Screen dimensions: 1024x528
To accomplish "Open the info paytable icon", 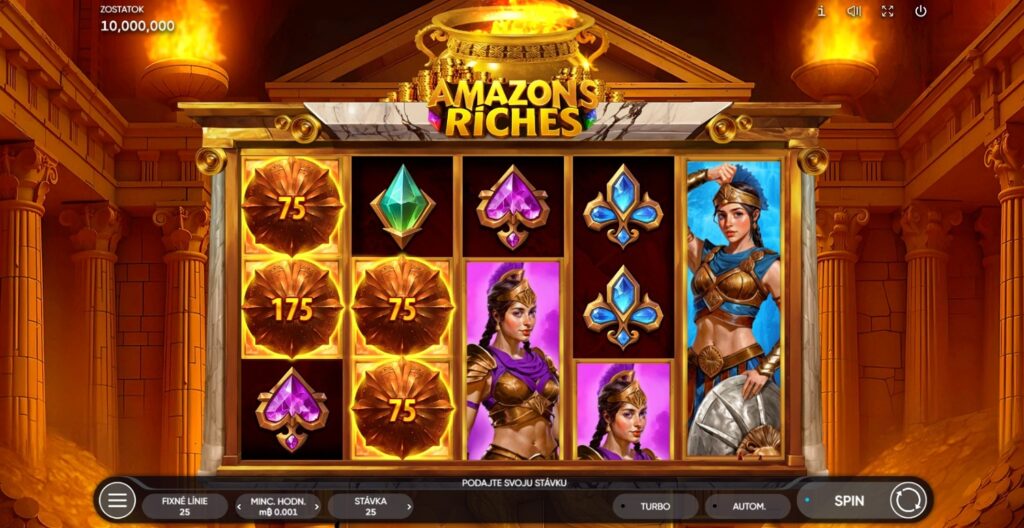I will [x=821, y=11].
